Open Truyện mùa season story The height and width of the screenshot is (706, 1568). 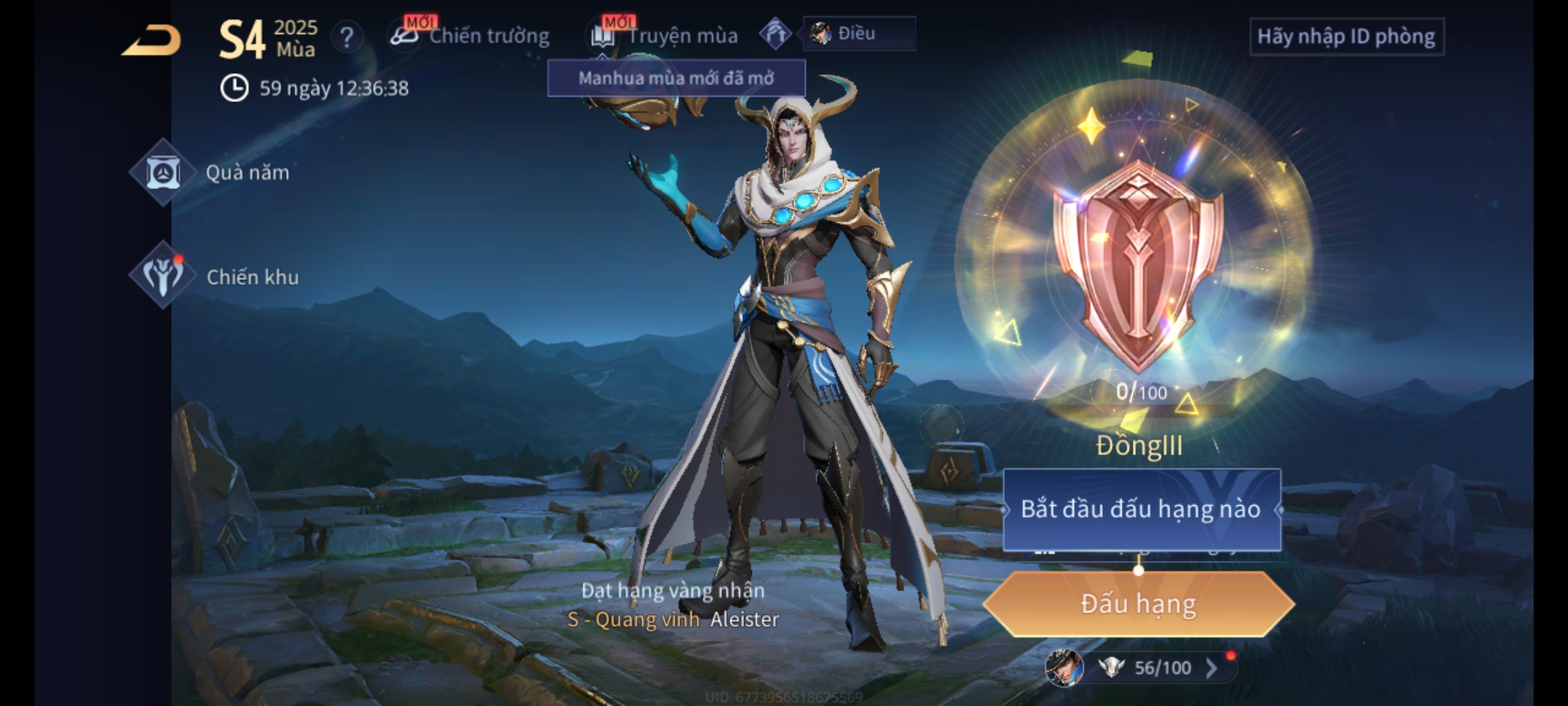666,36
